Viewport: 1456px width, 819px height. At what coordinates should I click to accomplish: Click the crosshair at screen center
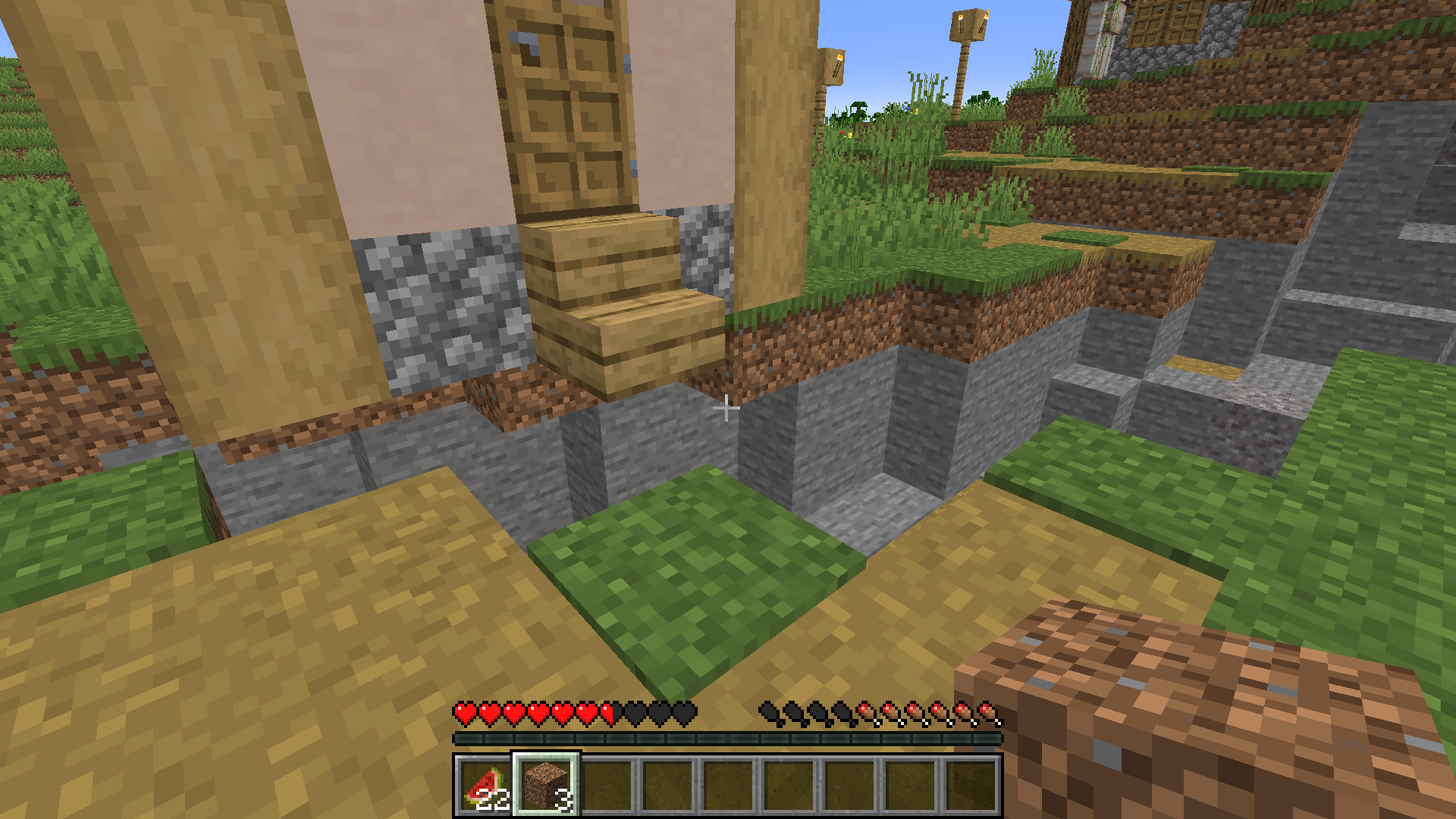(728, 409)
